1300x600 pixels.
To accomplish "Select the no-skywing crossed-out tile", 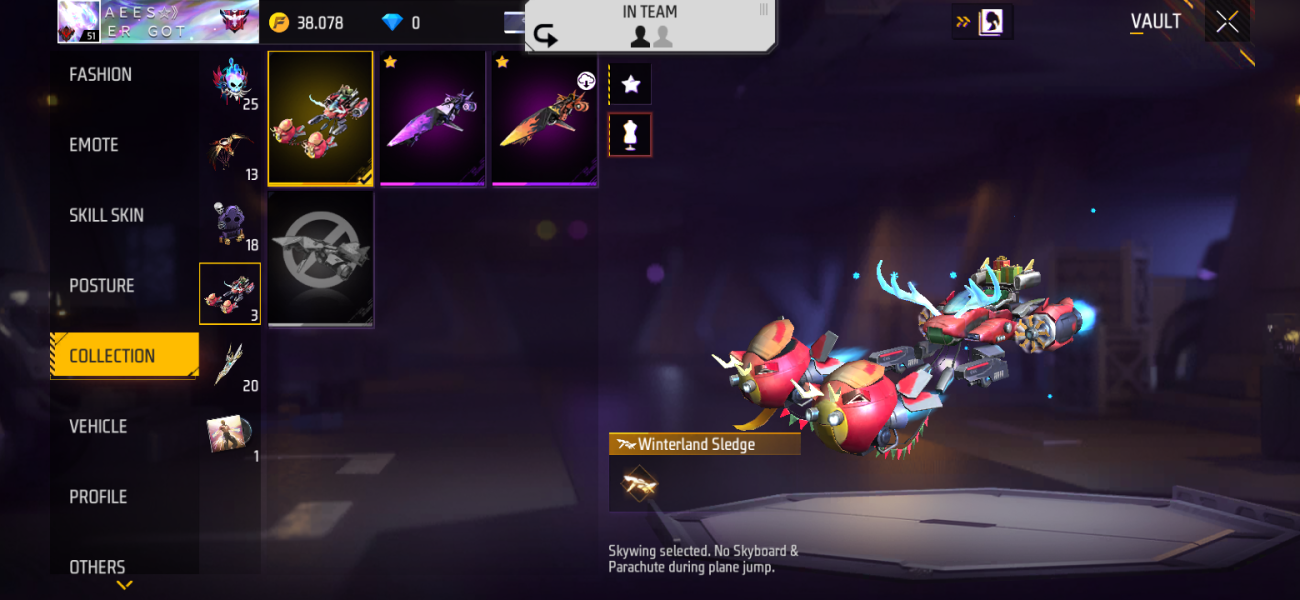I will click(320, 258).
